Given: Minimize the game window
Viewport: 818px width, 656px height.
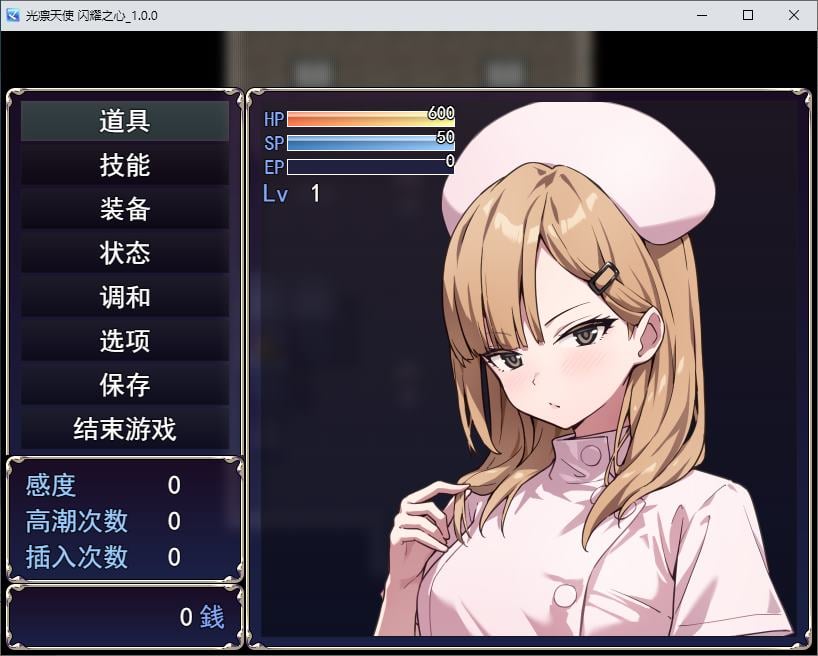Looking at the screenshot, I should tap(702, 15).
